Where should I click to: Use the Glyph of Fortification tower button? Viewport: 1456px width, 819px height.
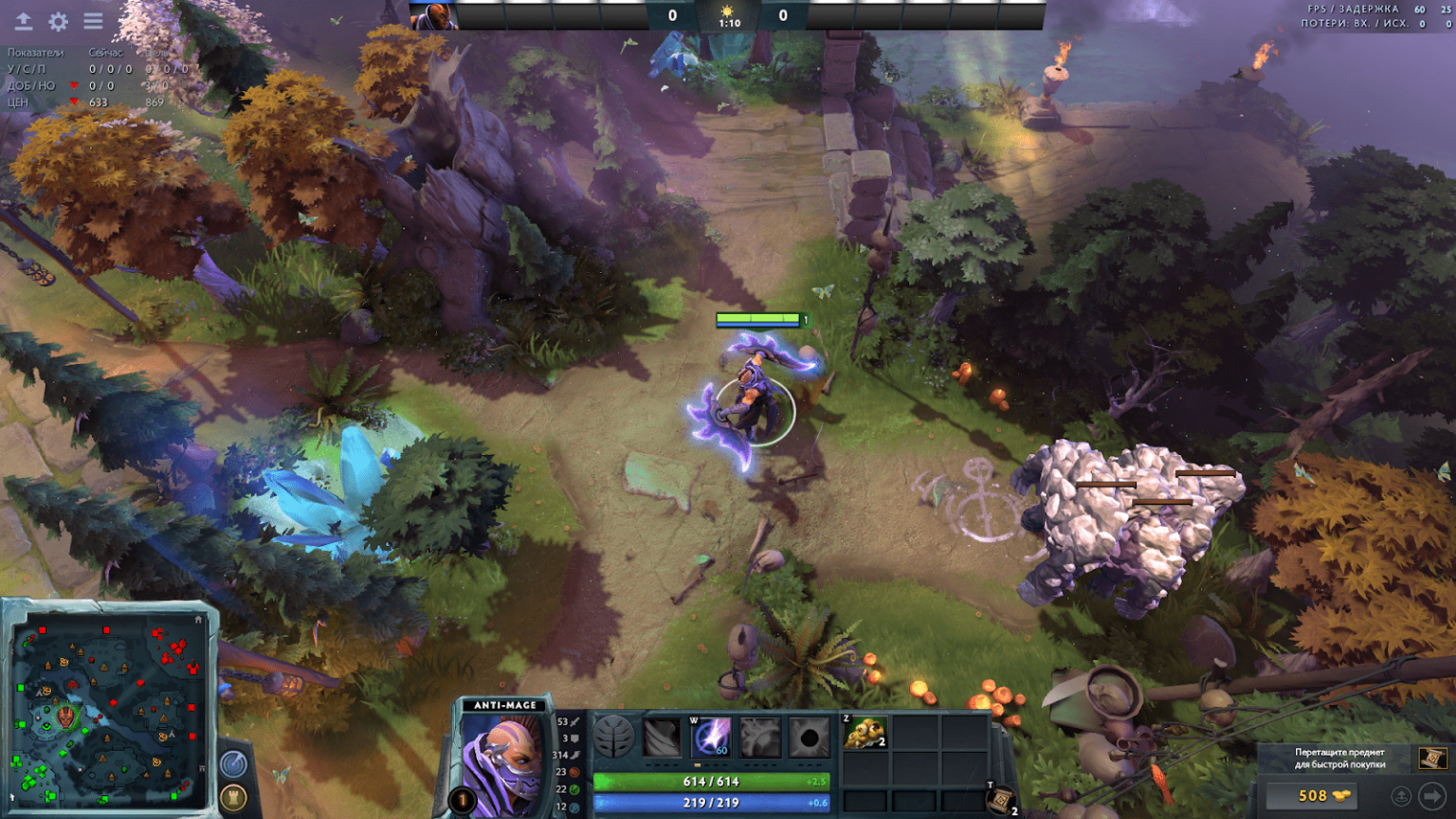coord(233,796)
